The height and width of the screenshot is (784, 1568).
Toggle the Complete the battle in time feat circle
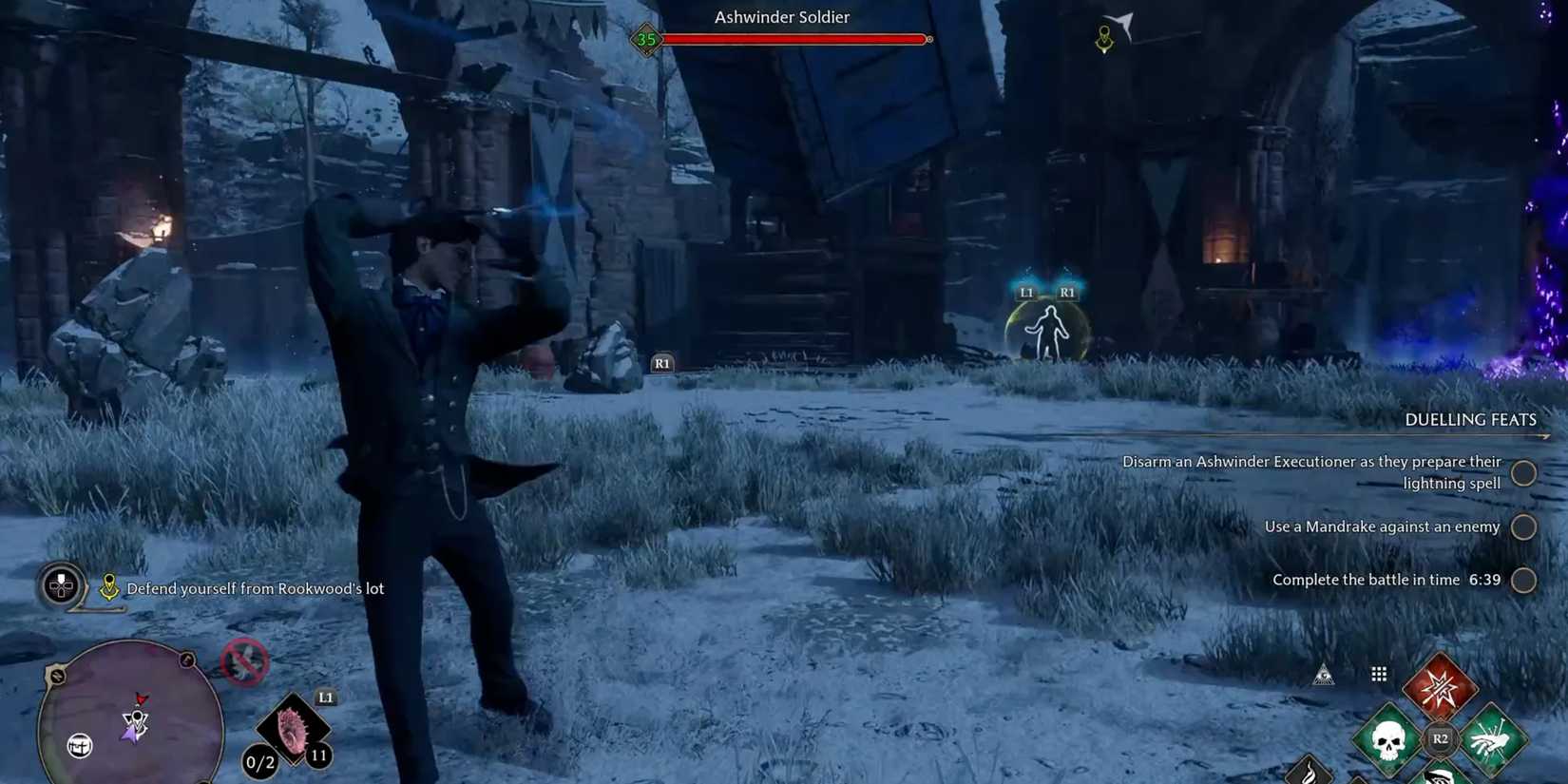[1524, 580]
